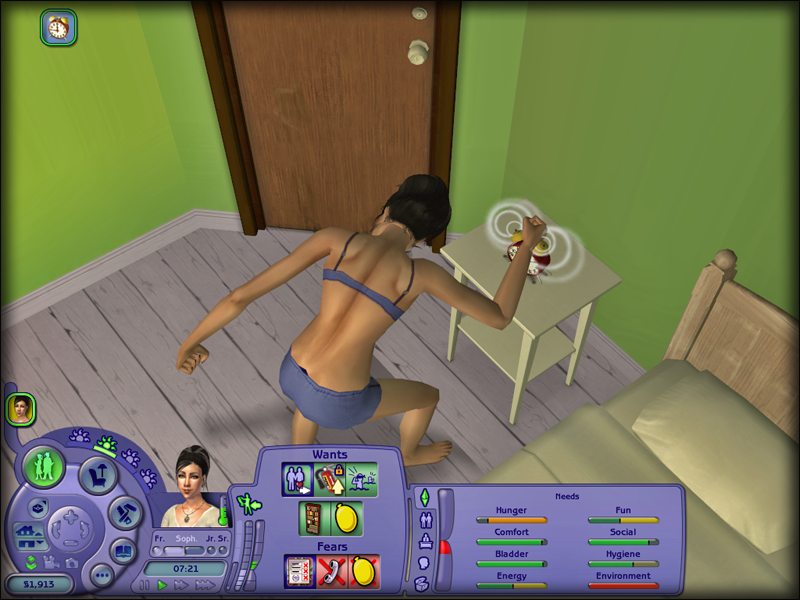This screenshot has height=600, width=800.
Task: Pause the game
Action: tap(145, 585)
